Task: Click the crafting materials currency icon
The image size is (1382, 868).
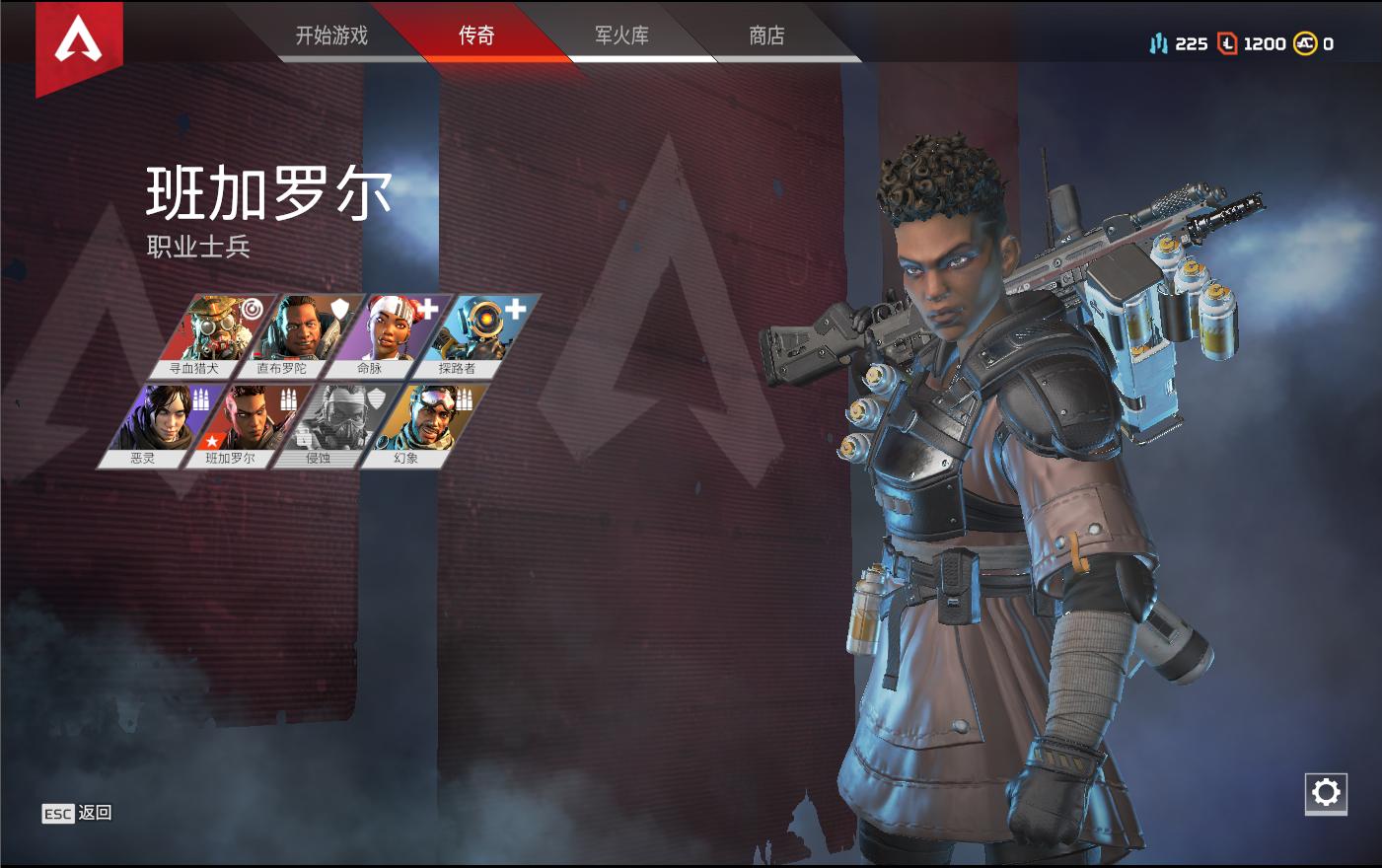Action: point(1160,43)
